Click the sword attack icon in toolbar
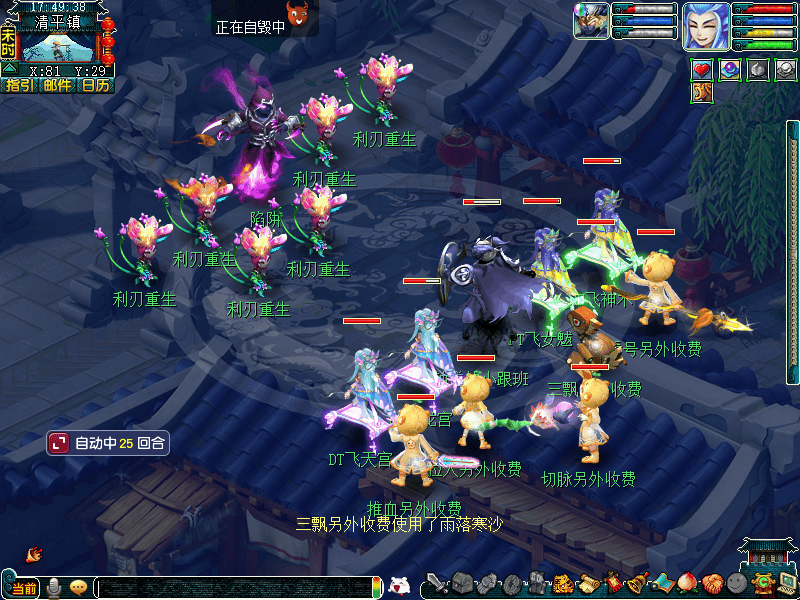Image resolution: width=800 pixels, height=600 pixels. tap(437, 584)
